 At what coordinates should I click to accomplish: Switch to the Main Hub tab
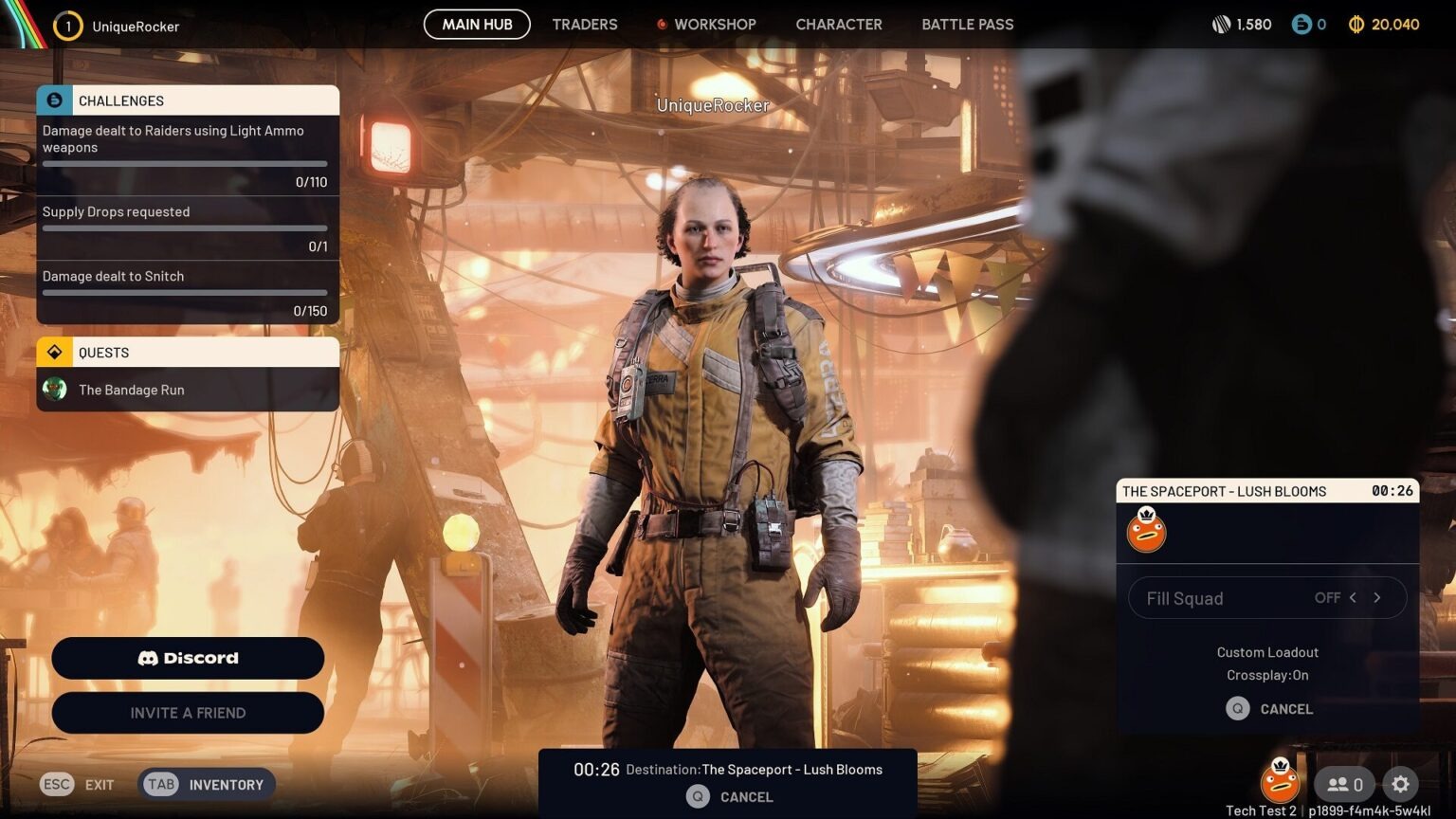click(477, 25)
